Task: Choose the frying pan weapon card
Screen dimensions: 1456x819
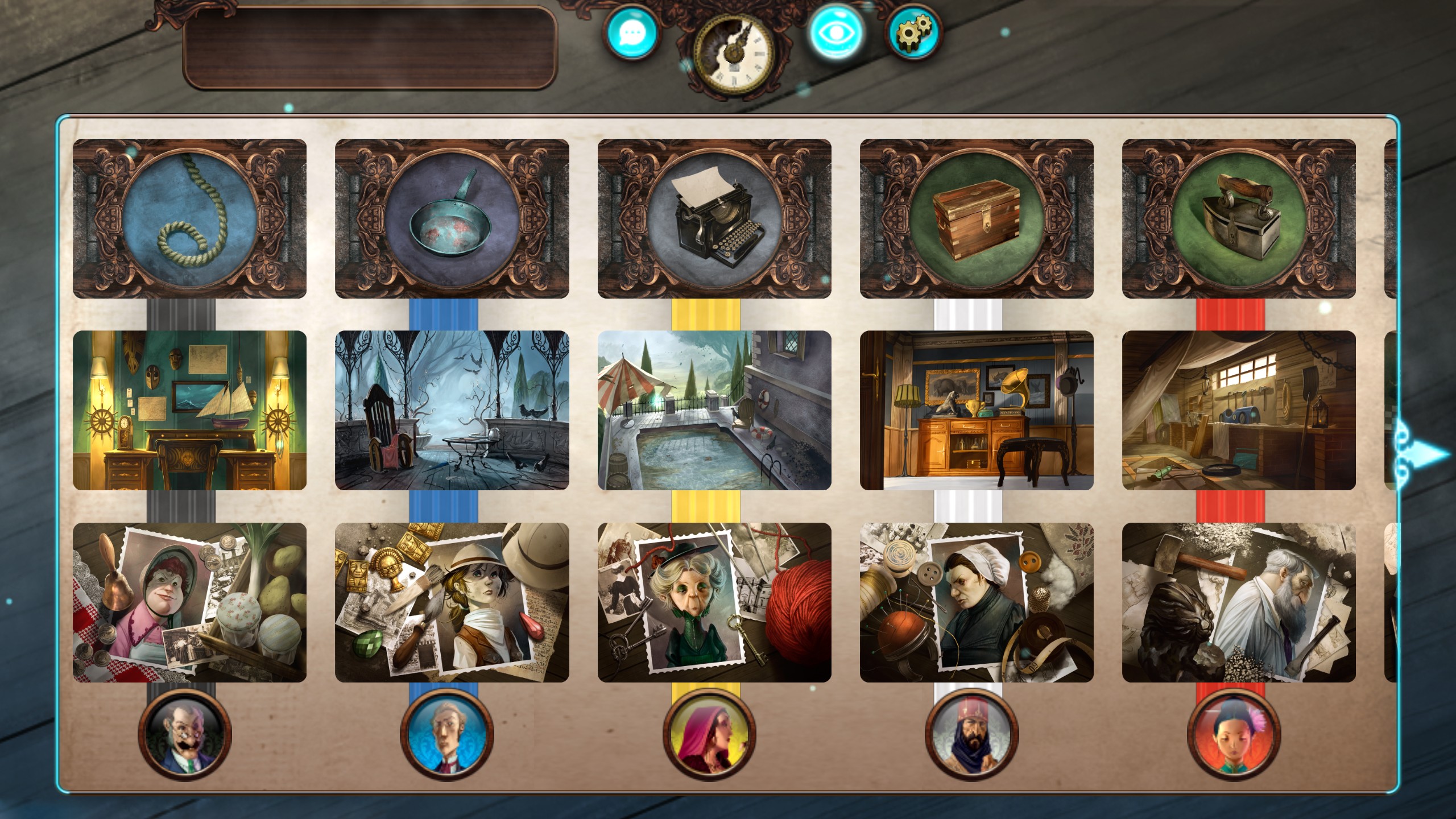Action: [x=452, y=219]
